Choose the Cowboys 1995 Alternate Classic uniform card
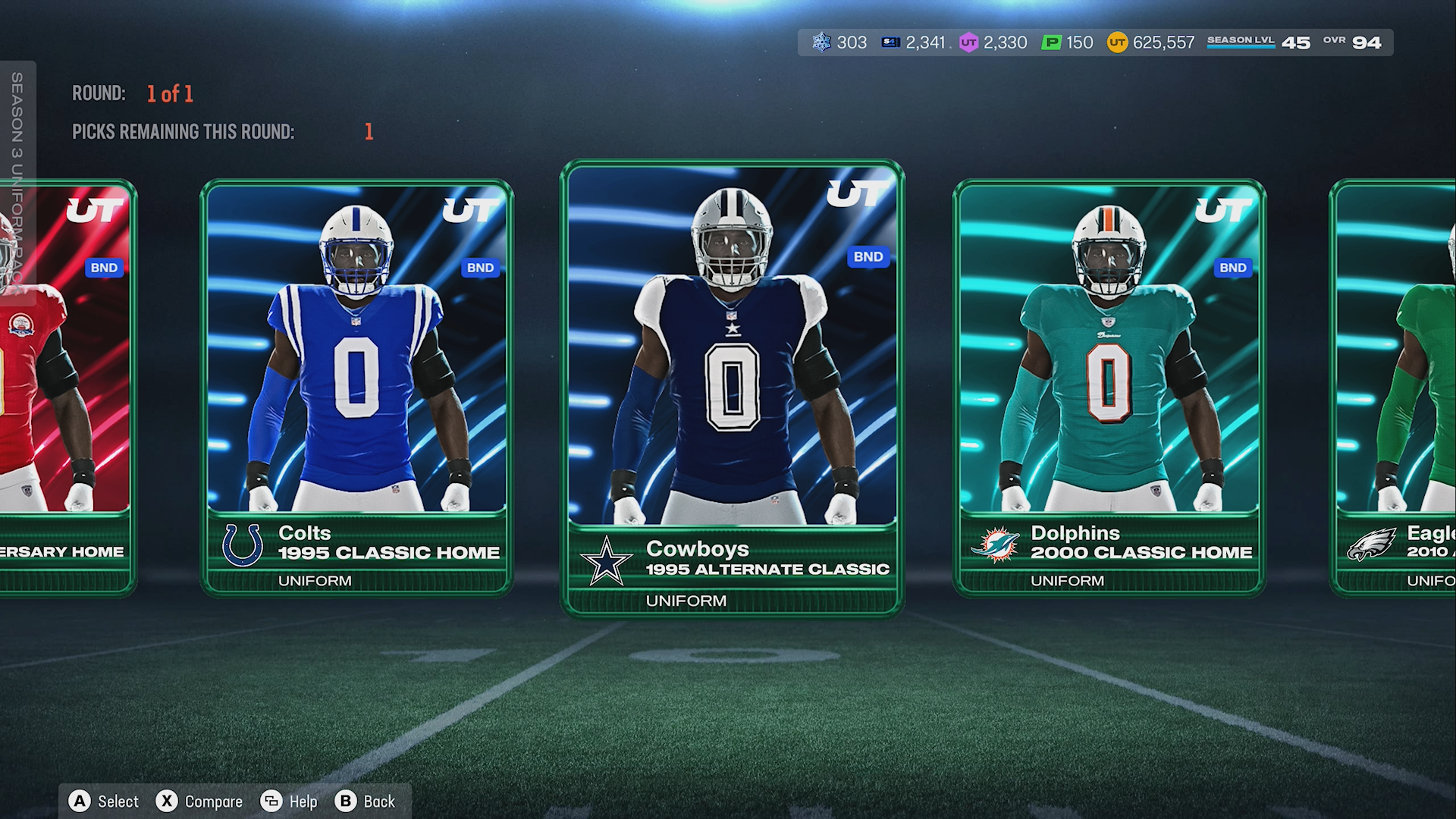 point(732,387)
